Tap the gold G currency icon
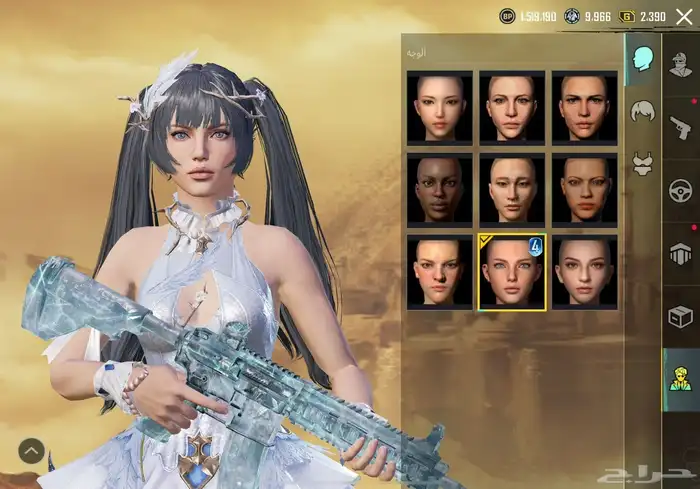This screenshot has height=489, width=700. pyautogui.click(x=627, y=16)
